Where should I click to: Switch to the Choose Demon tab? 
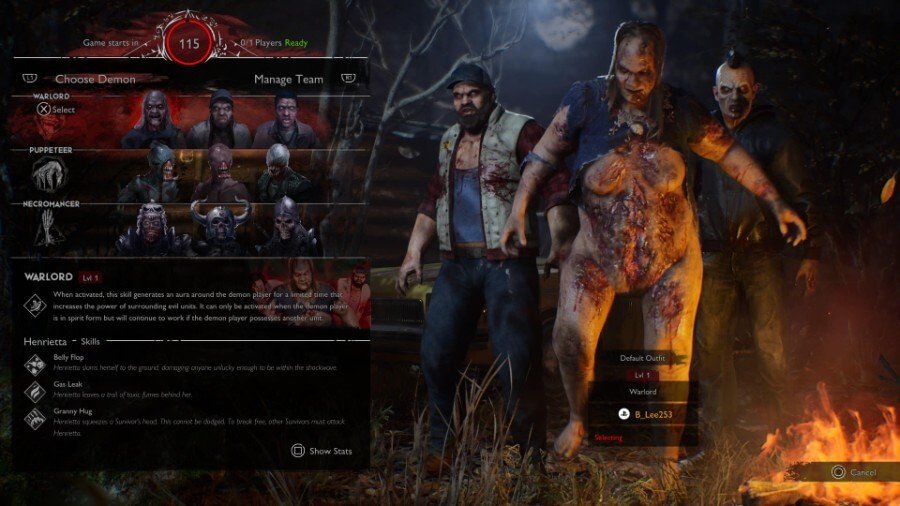(95, 79)
